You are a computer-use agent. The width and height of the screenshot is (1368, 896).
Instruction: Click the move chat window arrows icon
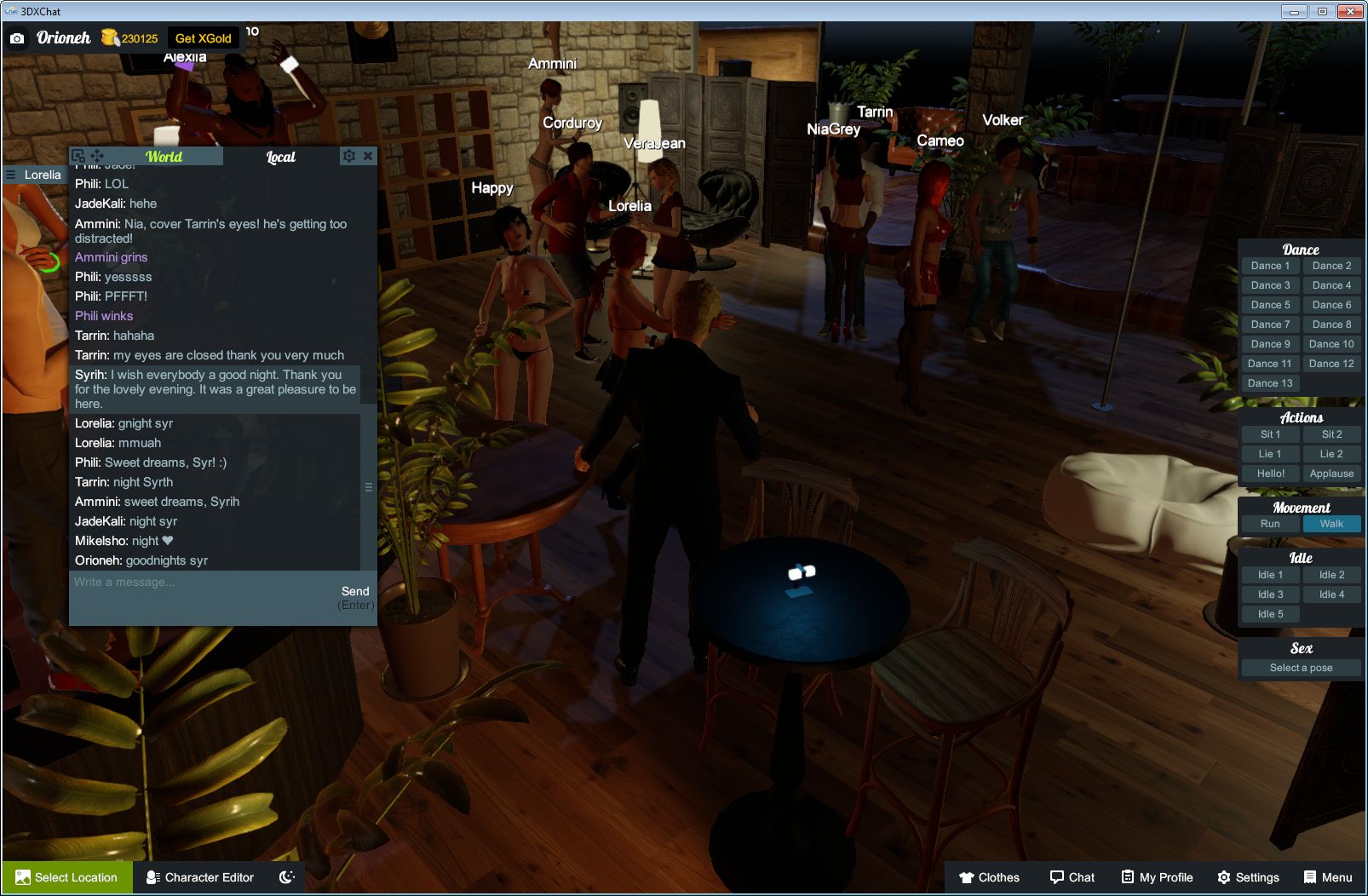(98, 155)
